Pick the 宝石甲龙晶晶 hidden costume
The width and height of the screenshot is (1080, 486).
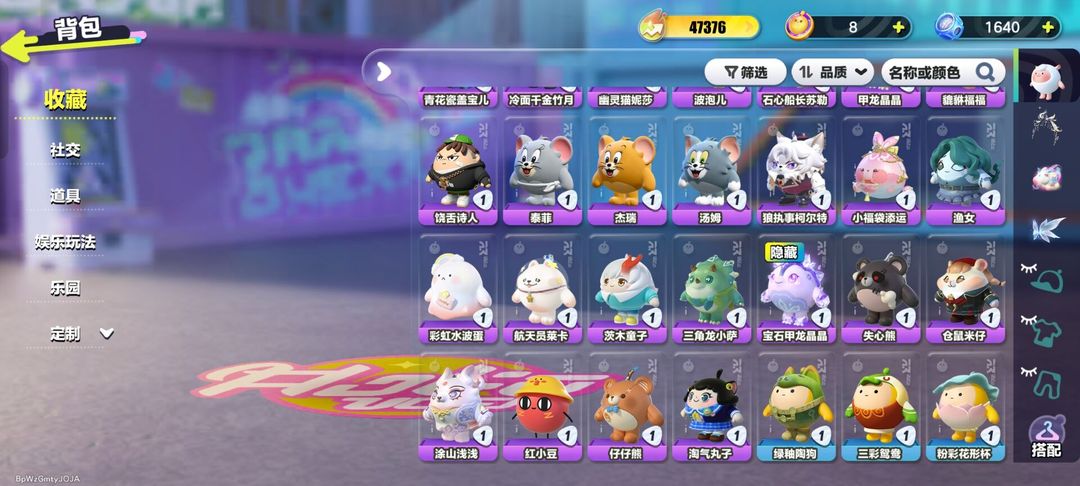point(793,290)
